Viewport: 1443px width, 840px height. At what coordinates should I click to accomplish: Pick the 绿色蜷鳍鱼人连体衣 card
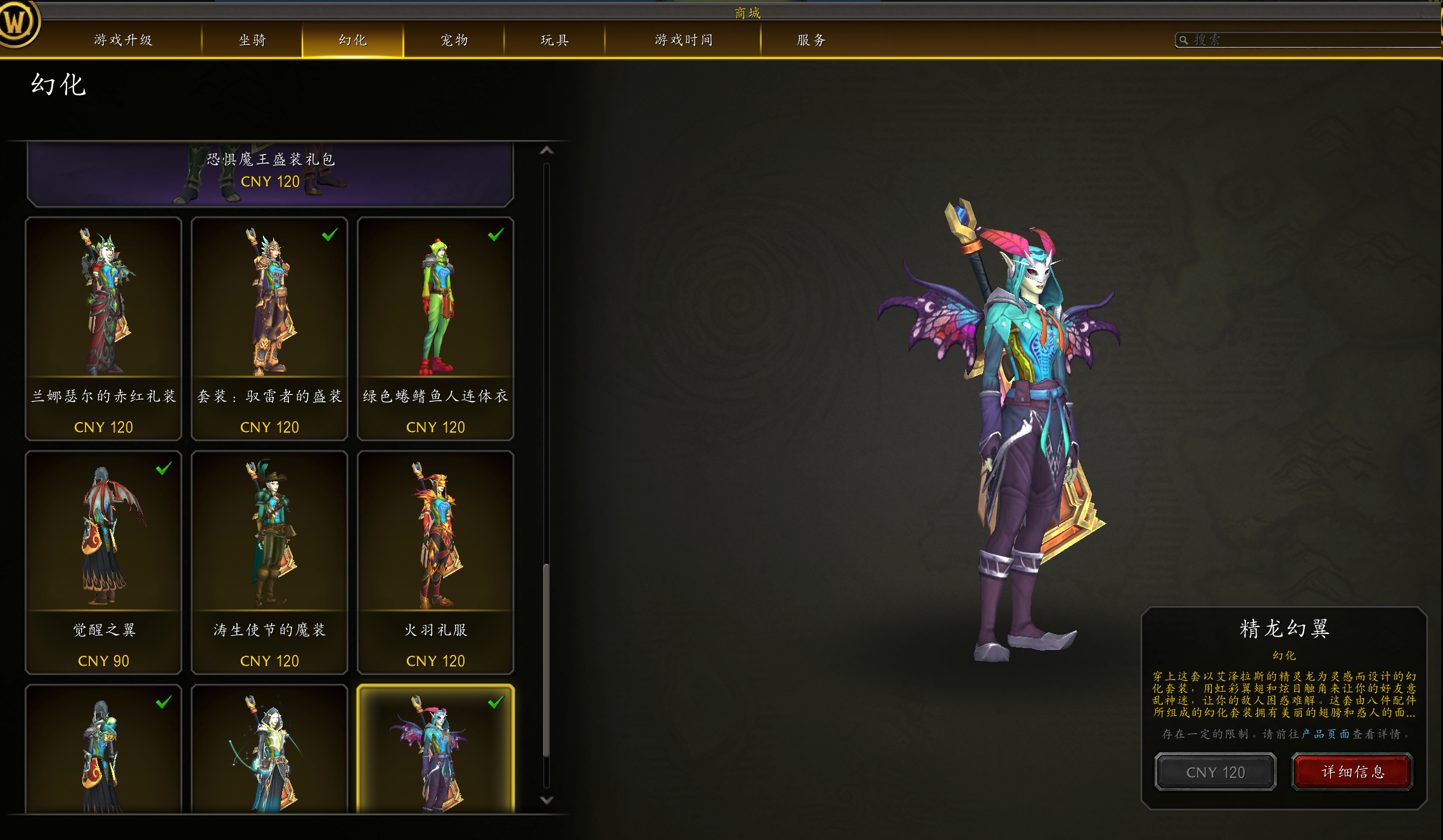click(435, 328)
